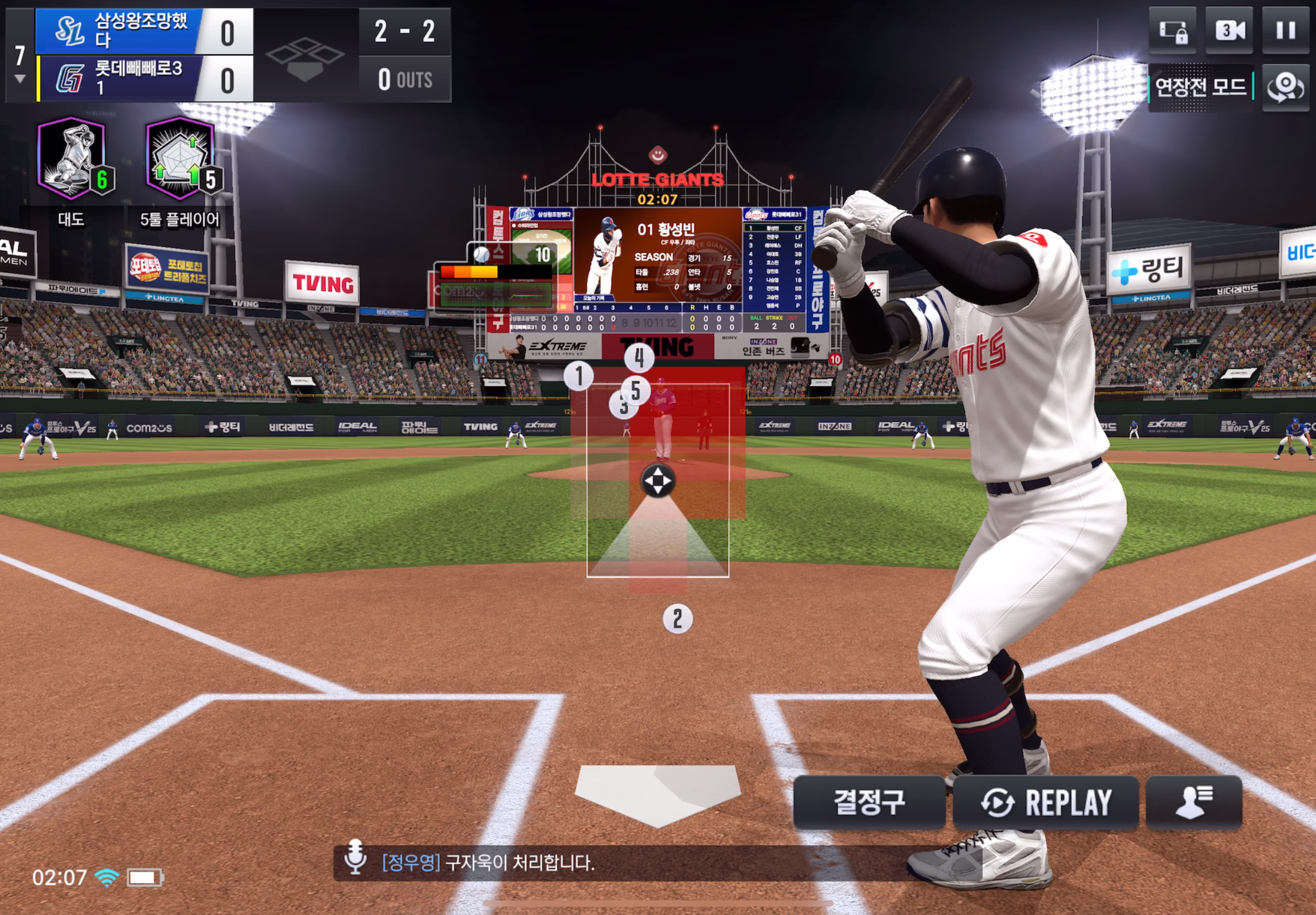
Task: Click the circular rotate-camera icon
Action: click(1285, 88)
